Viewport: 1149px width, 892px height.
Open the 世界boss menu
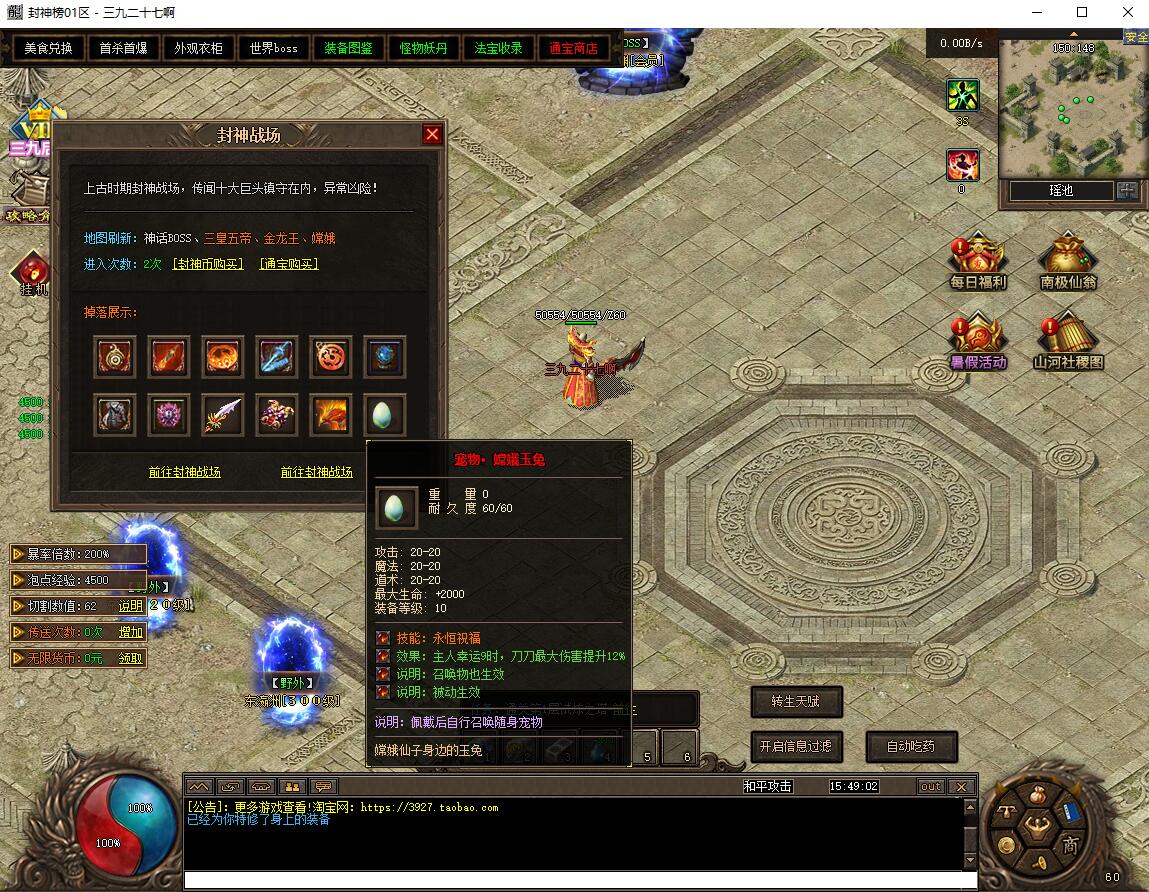click(274, 48)
